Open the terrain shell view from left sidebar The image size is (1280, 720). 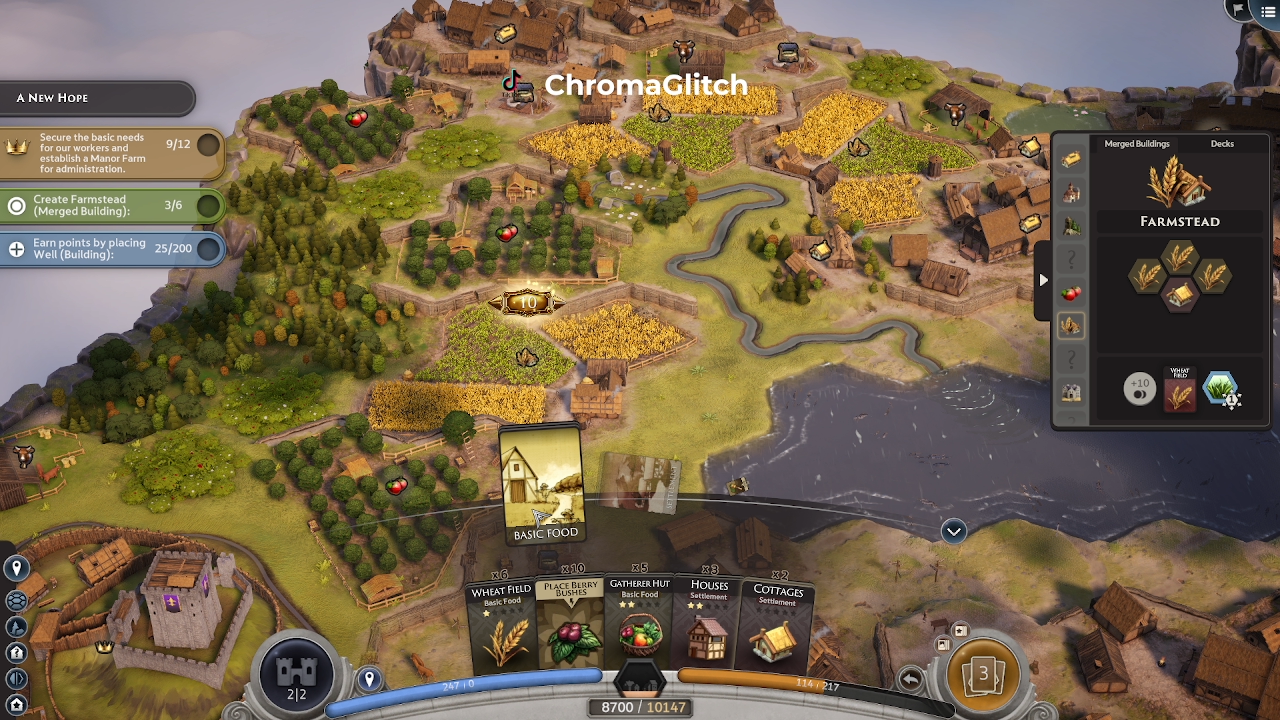tap(16, 601)
